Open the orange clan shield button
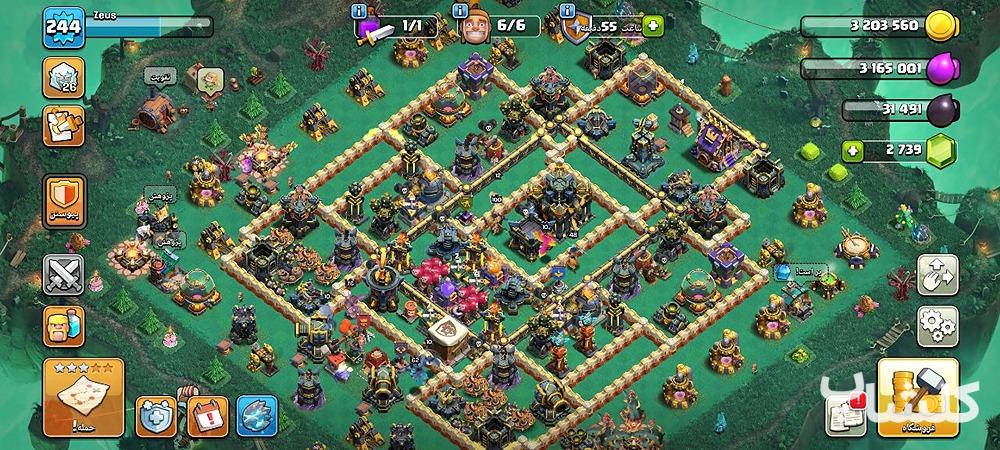This screenshot has height=450, width=1000. 64,201
